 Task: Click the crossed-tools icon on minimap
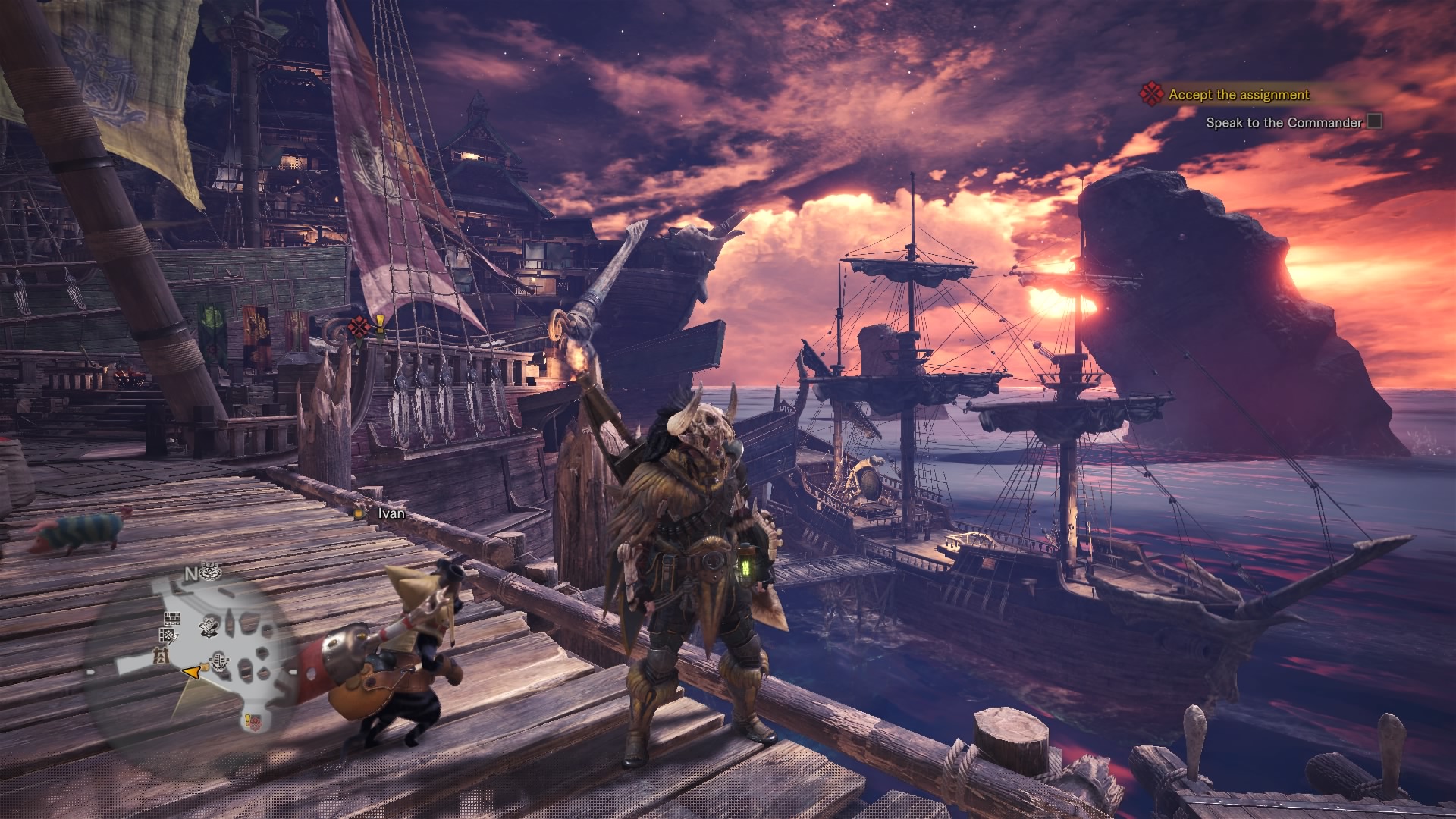point(209,626)
